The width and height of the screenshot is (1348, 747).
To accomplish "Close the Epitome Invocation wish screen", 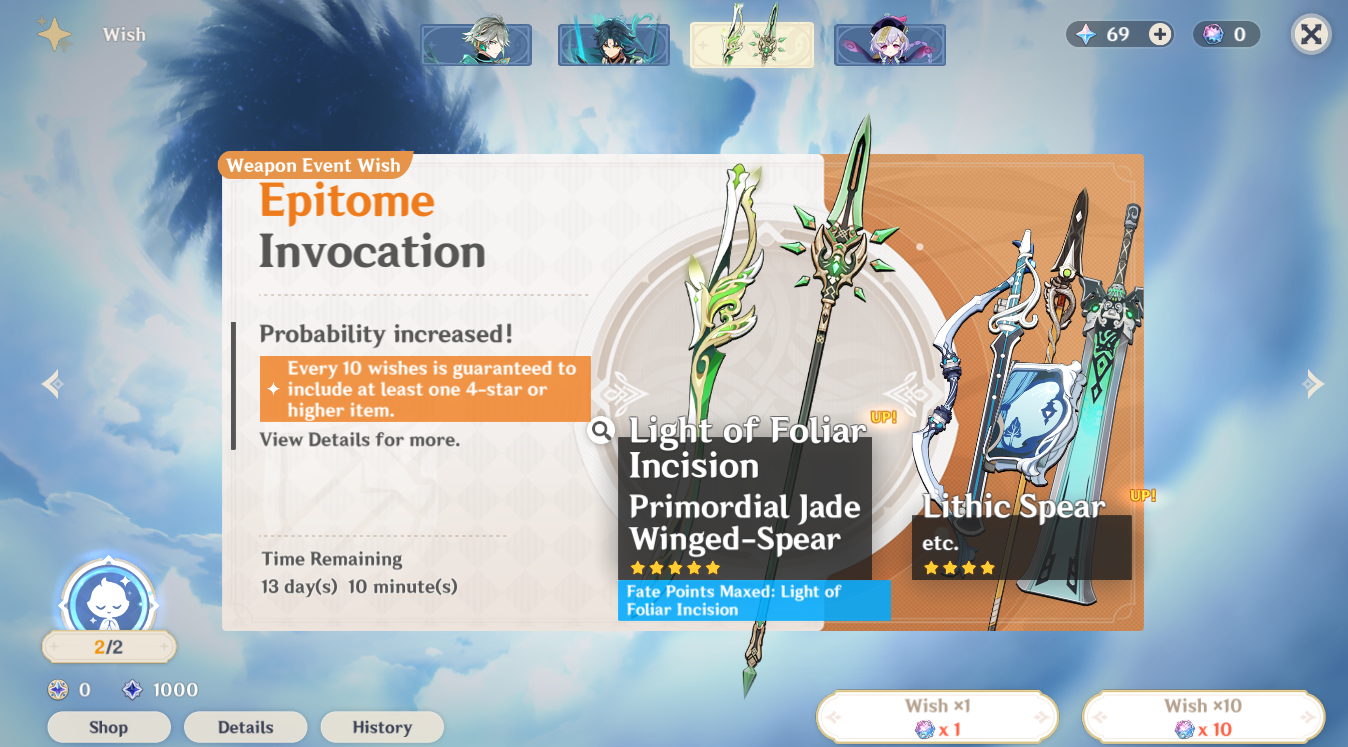I will [x=1311, y=33].
